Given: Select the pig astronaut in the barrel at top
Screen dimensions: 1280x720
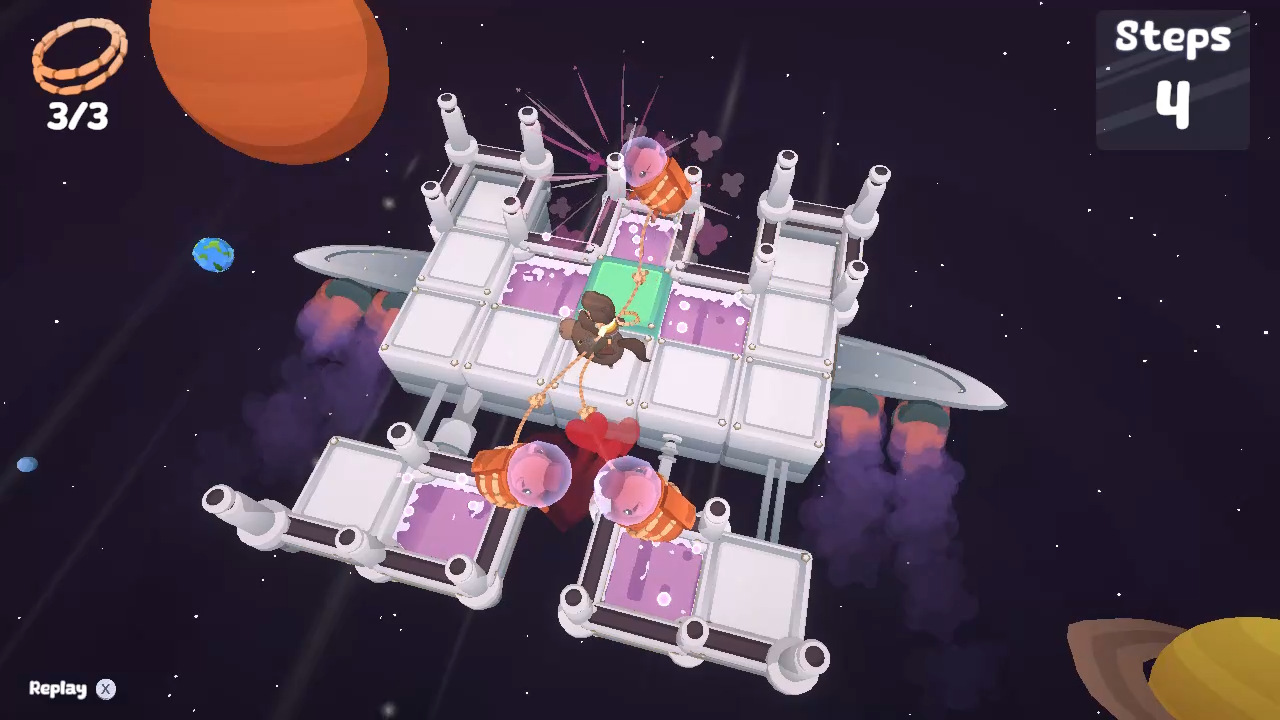Looking at the screenshot, I should click(648, 170).
